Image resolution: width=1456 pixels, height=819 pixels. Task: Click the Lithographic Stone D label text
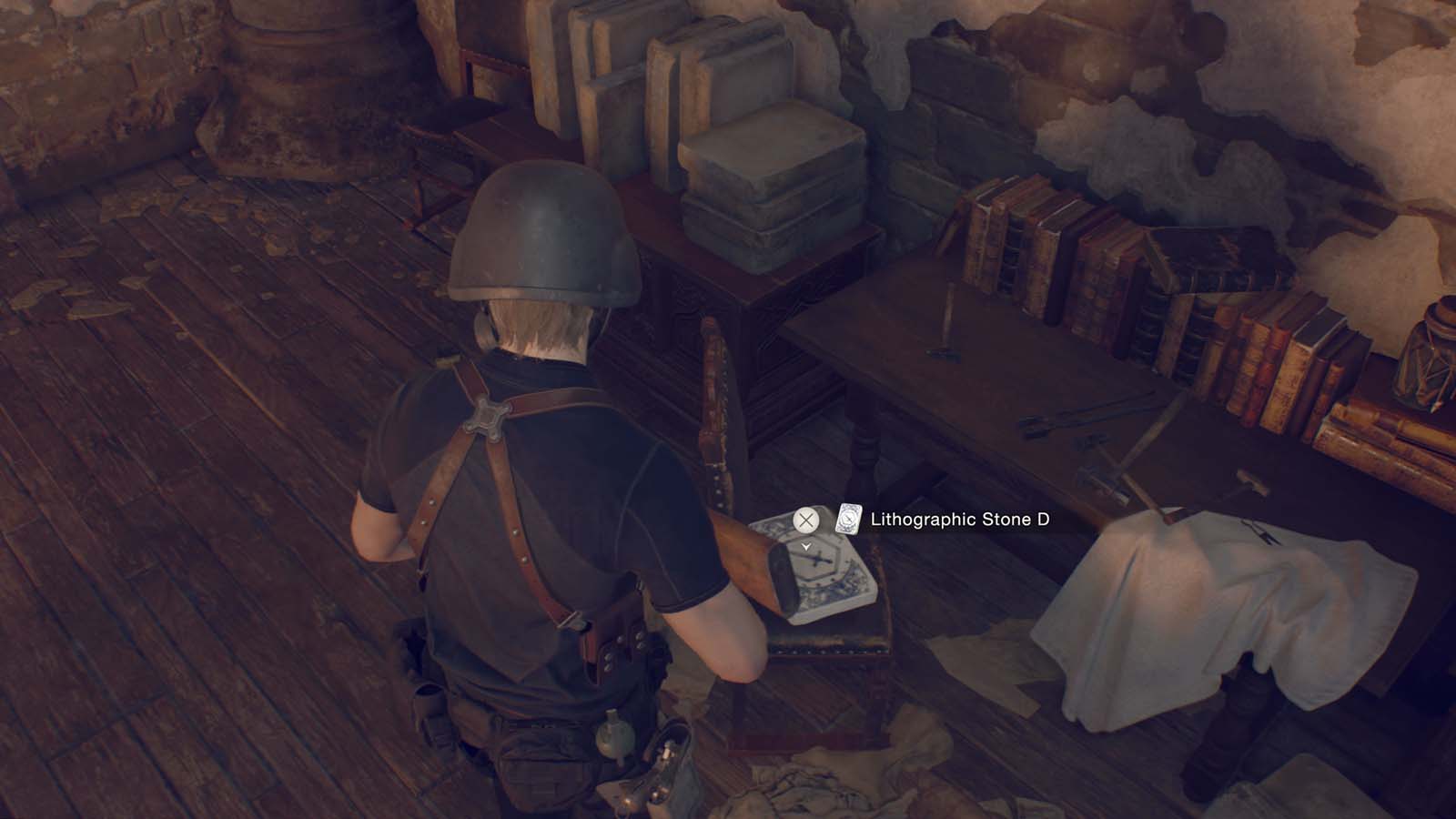(x=960, y=521)
